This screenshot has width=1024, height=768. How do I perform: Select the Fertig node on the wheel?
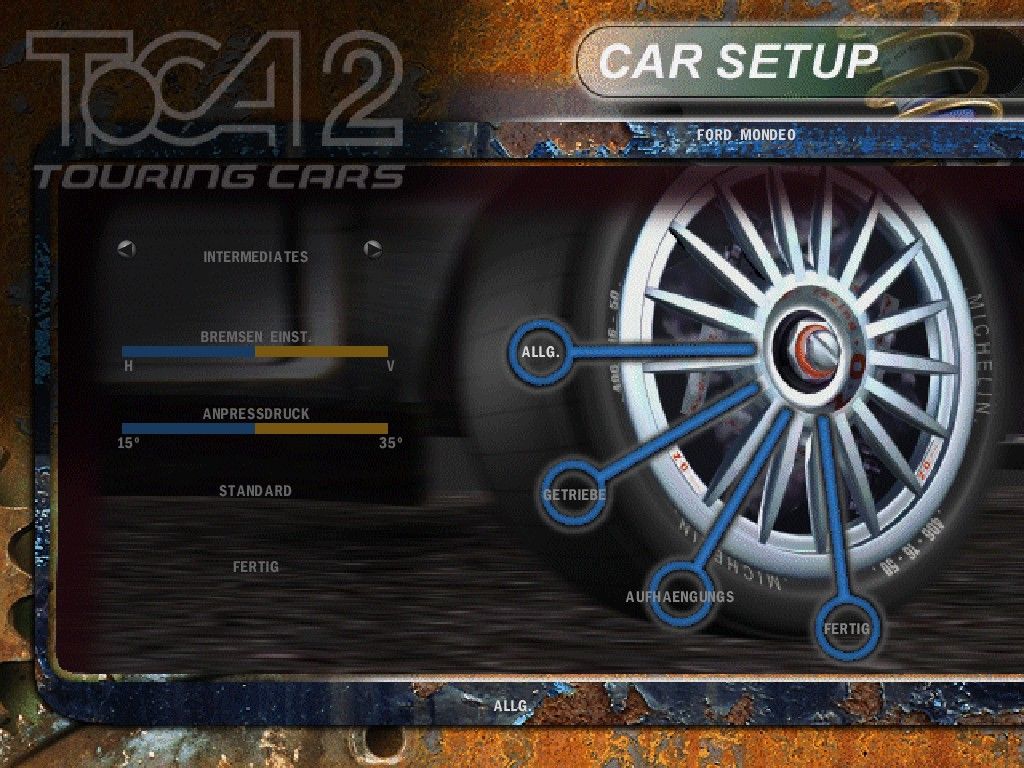pyautogui.click(x=846, y=628)
